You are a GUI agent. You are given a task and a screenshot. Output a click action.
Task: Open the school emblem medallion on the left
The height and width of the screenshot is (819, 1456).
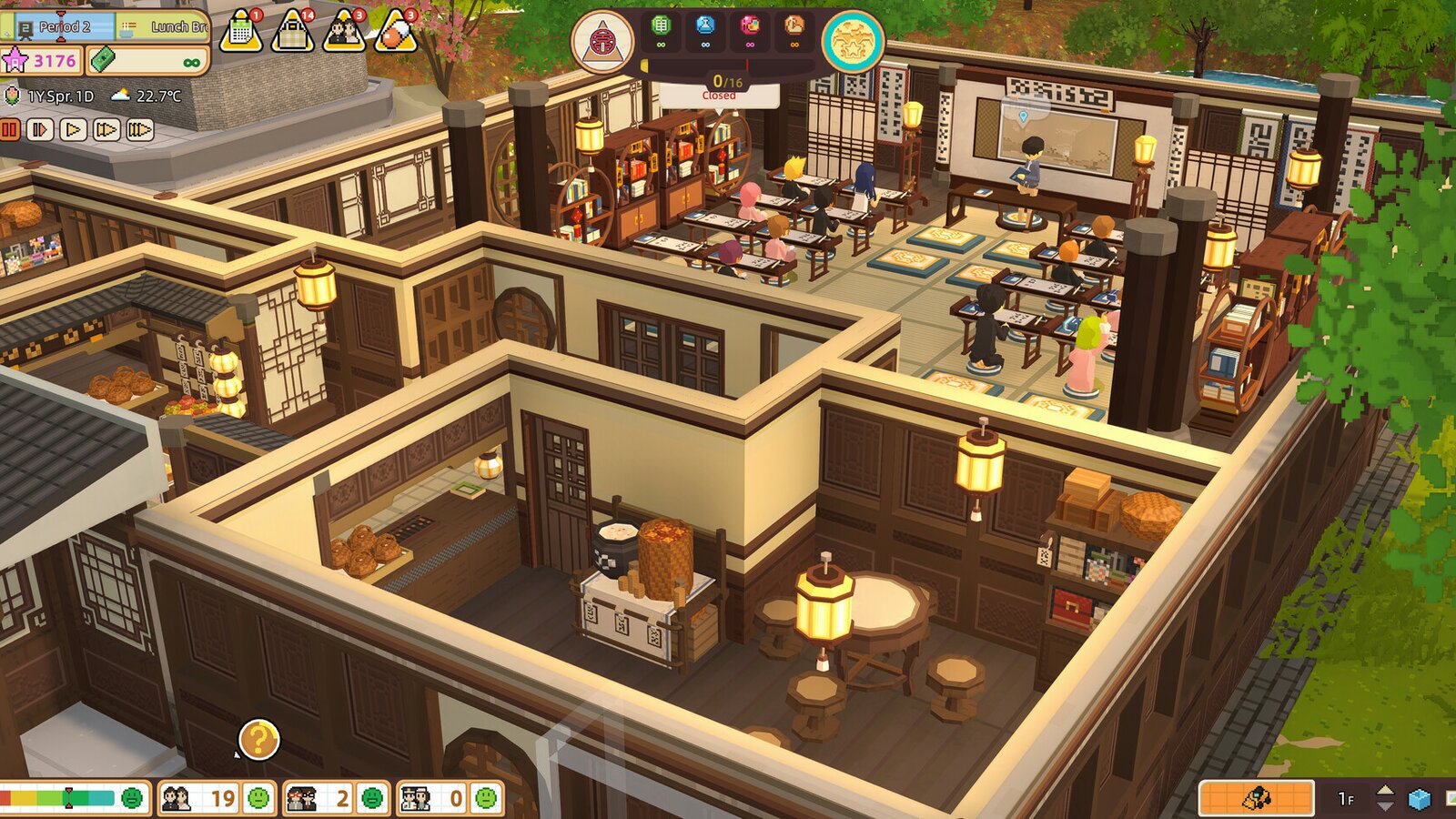(x=603, y=41)
